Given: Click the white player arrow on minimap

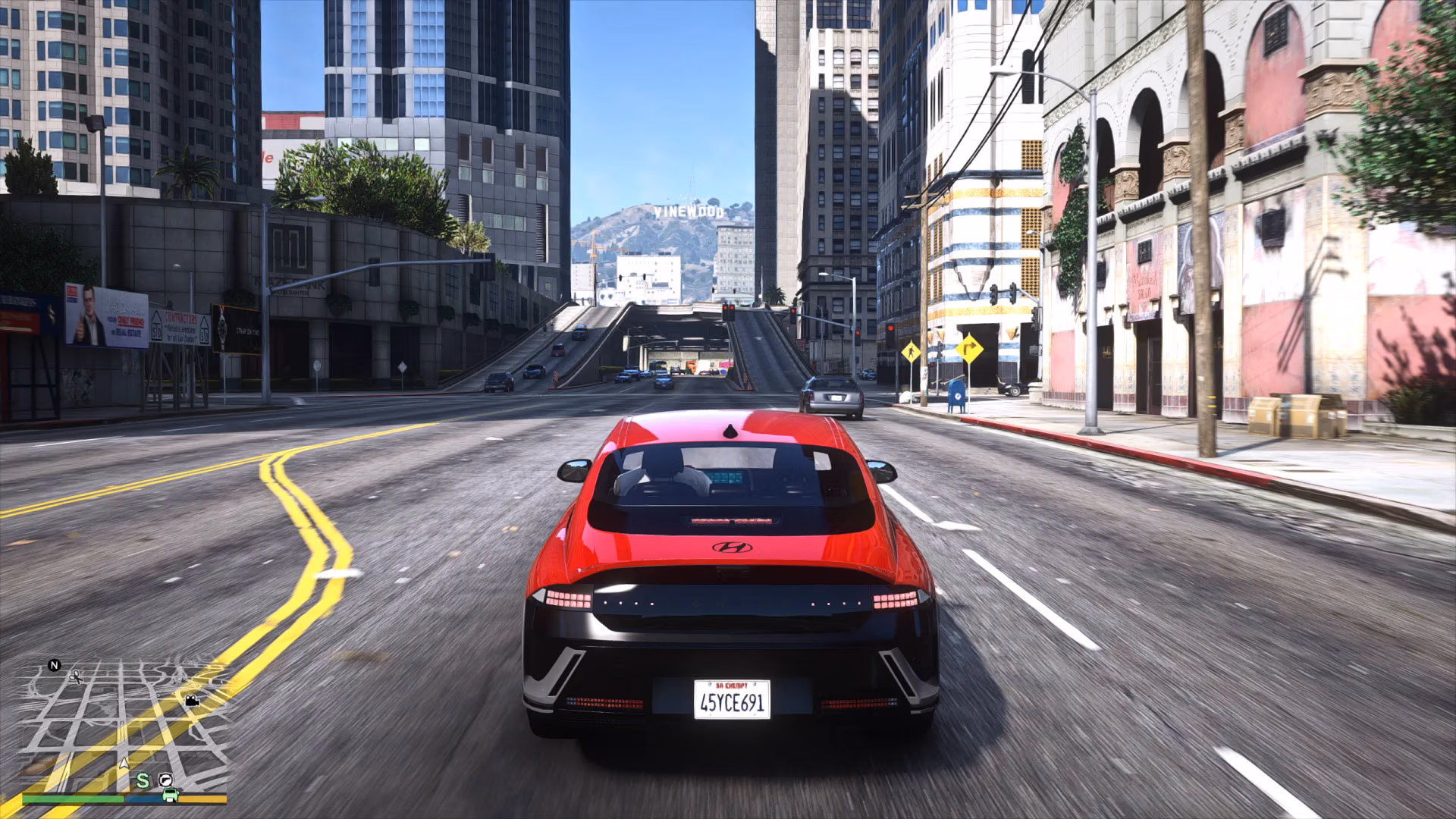Looking at the screenshot, I should pos(124,762).
